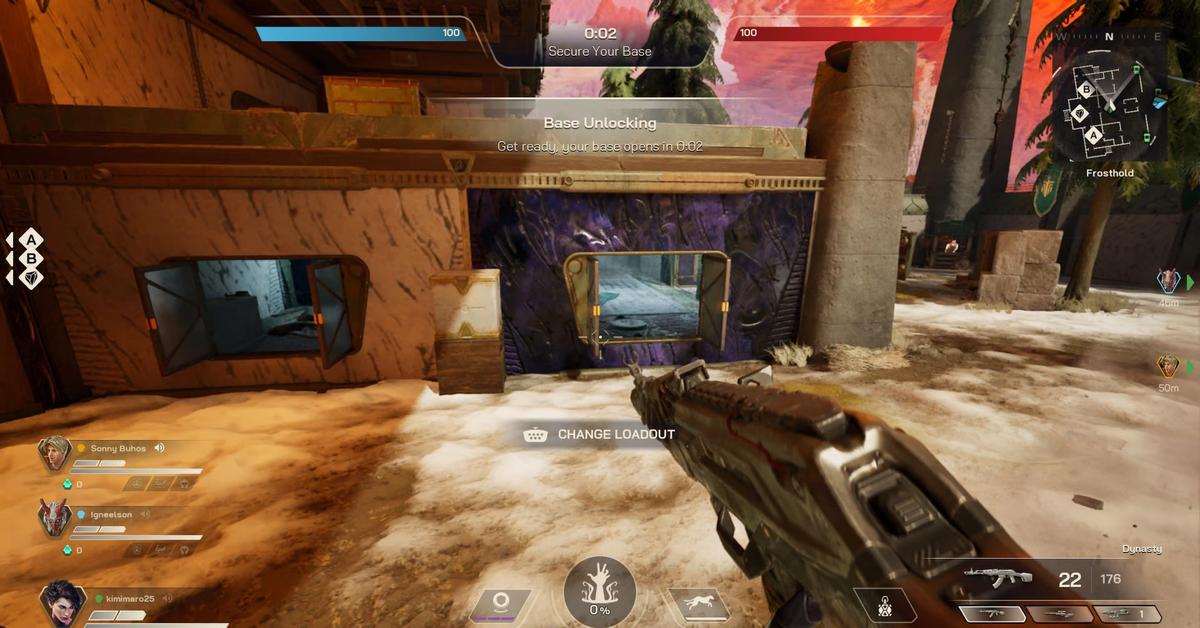The height and width of the screenshot is (628, 1200).
Task: Select Sonny Buhos's teammate portrait
Action: point(54,453)
